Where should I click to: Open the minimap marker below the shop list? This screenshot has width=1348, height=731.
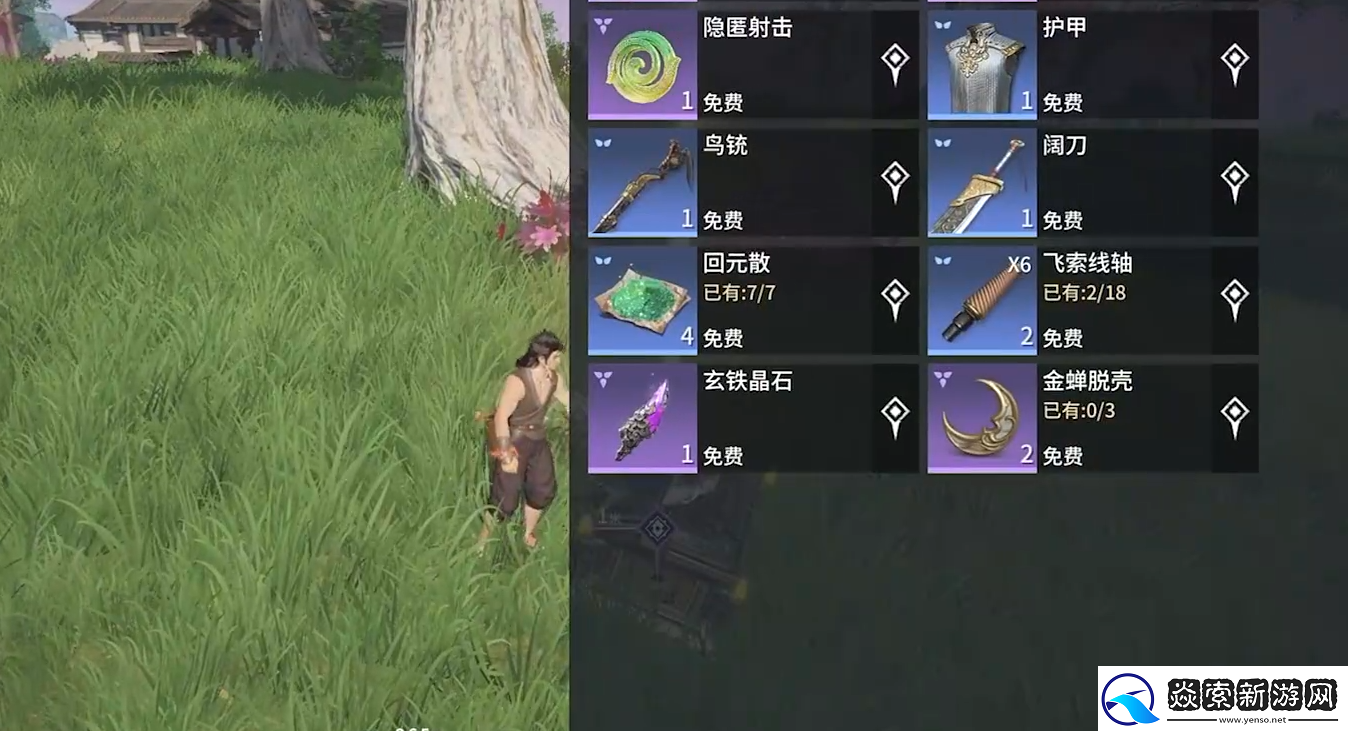657,528
